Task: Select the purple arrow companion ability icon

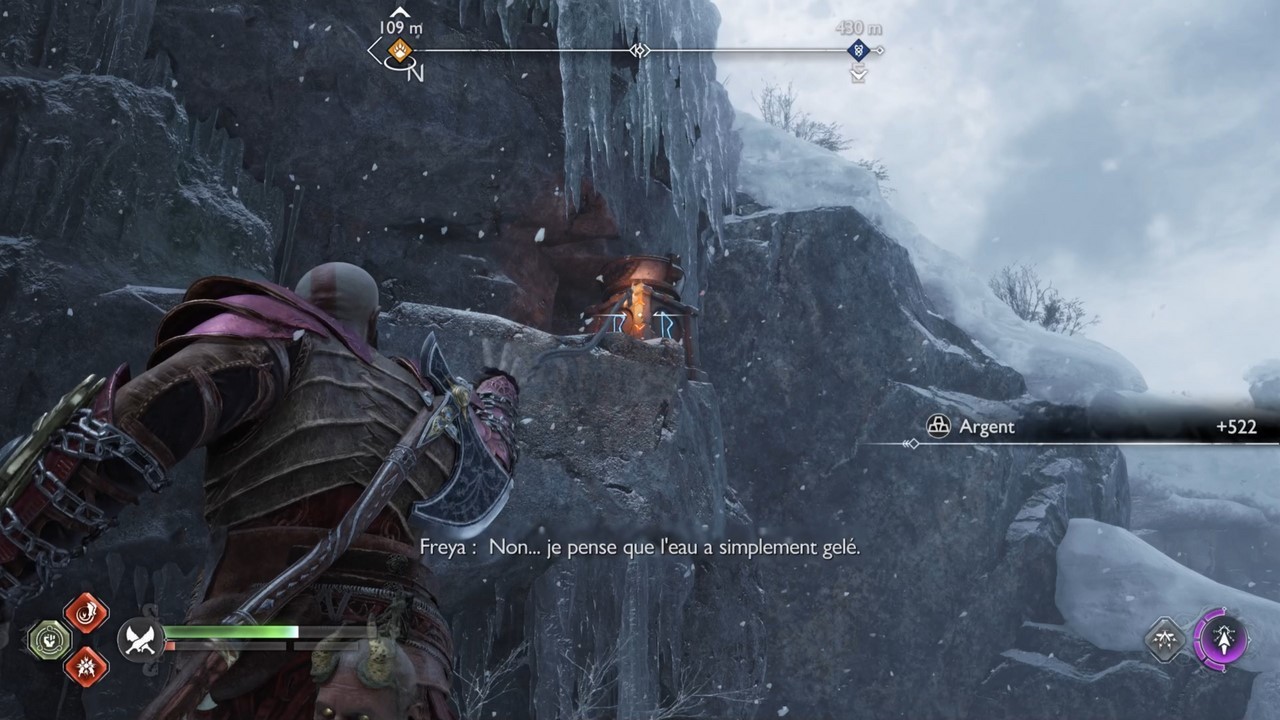Action: 1224,639
